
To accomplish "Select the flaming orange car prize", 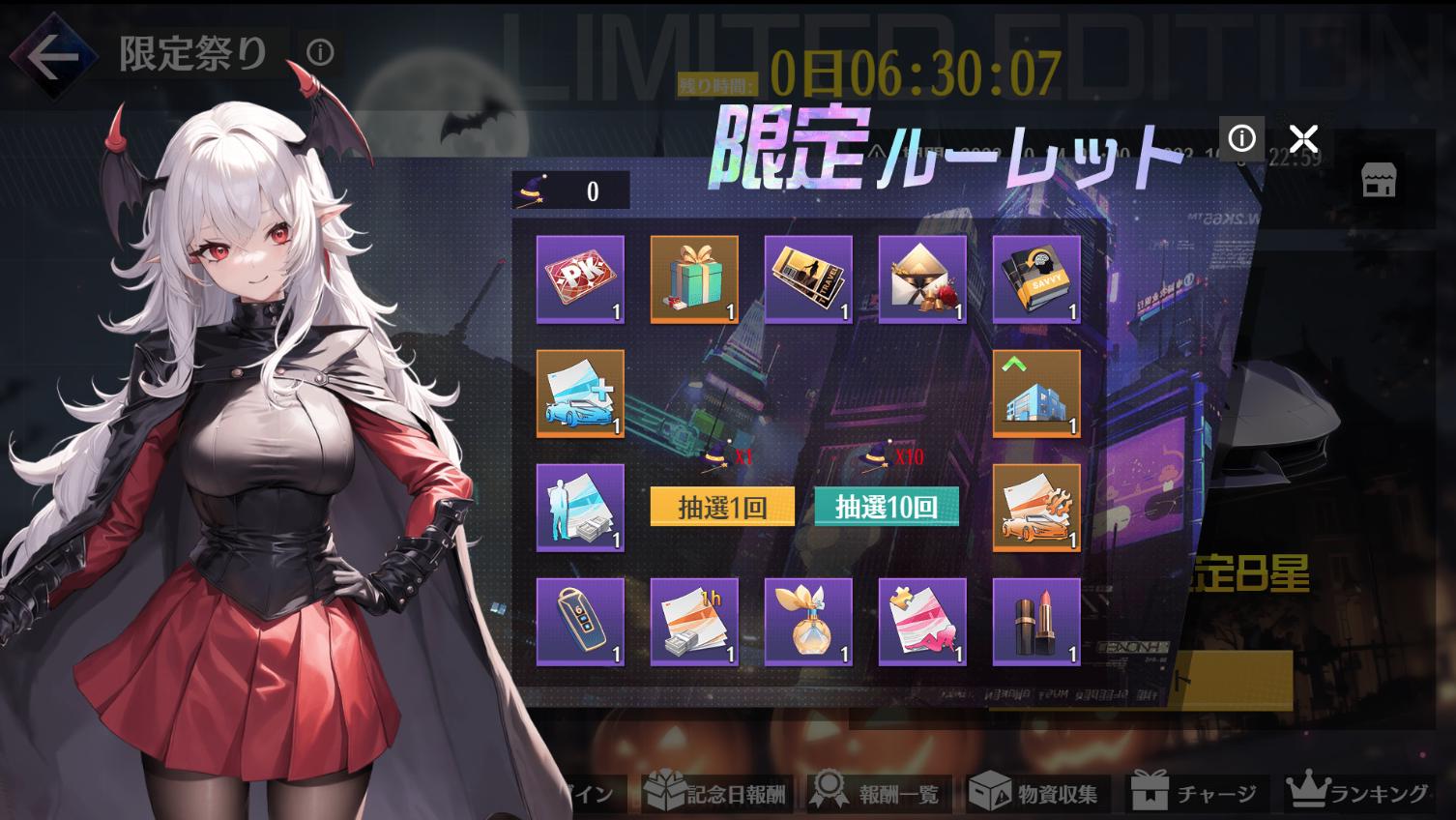I will (1035, 508).
